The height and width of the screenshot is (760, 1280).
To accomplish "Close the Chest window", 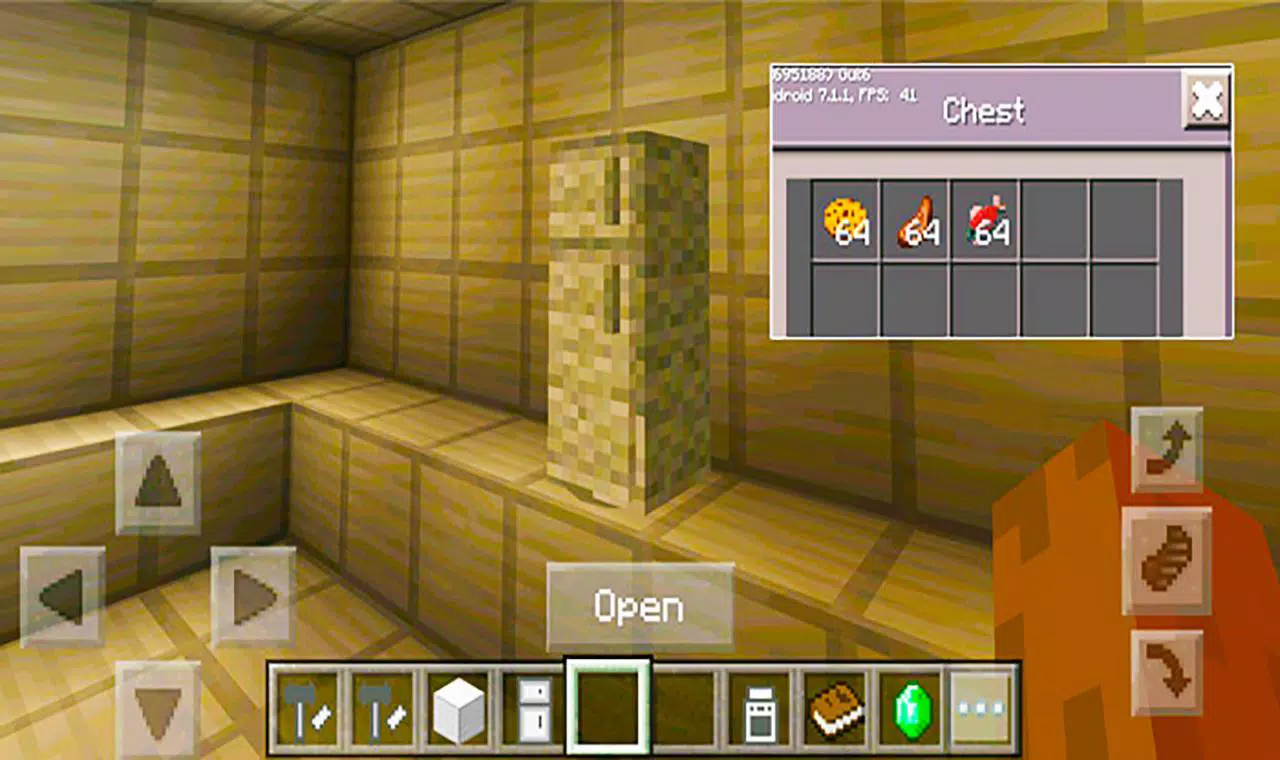I will pos(1207,100).
